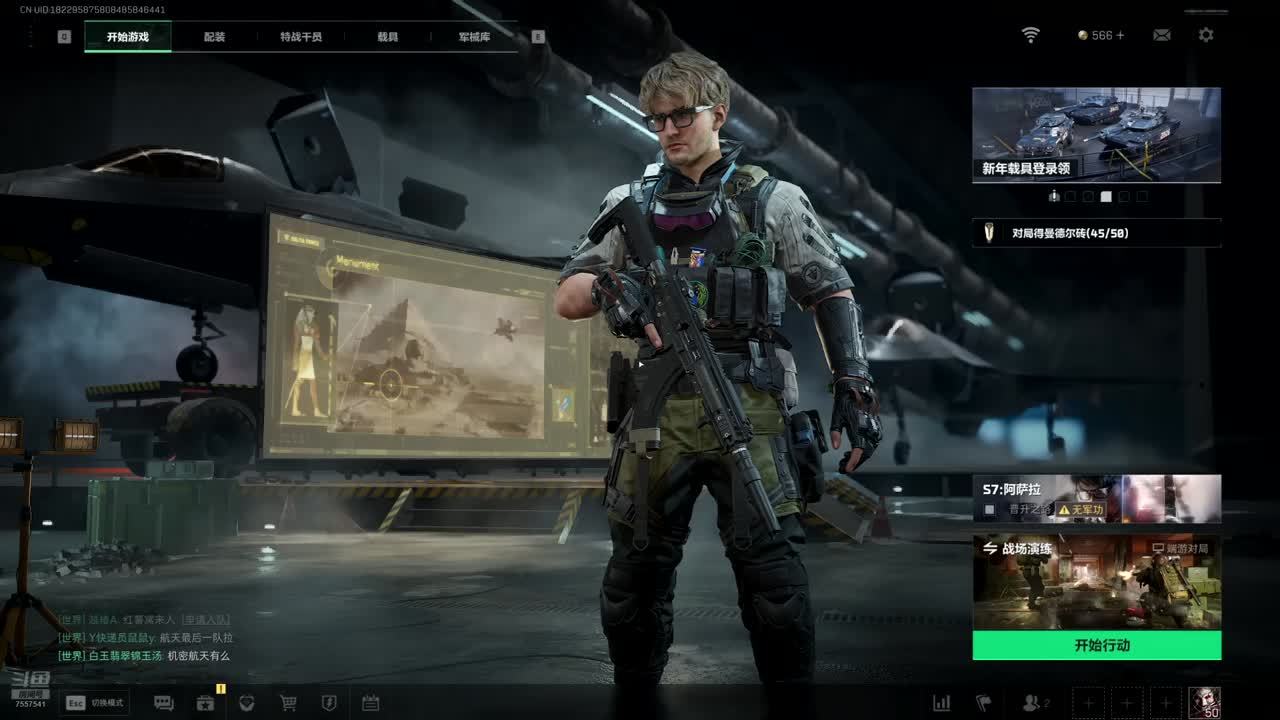Open the bar chart statistics icon
The width and height of the screenshot is (1280, 720).
pos(941,703)
